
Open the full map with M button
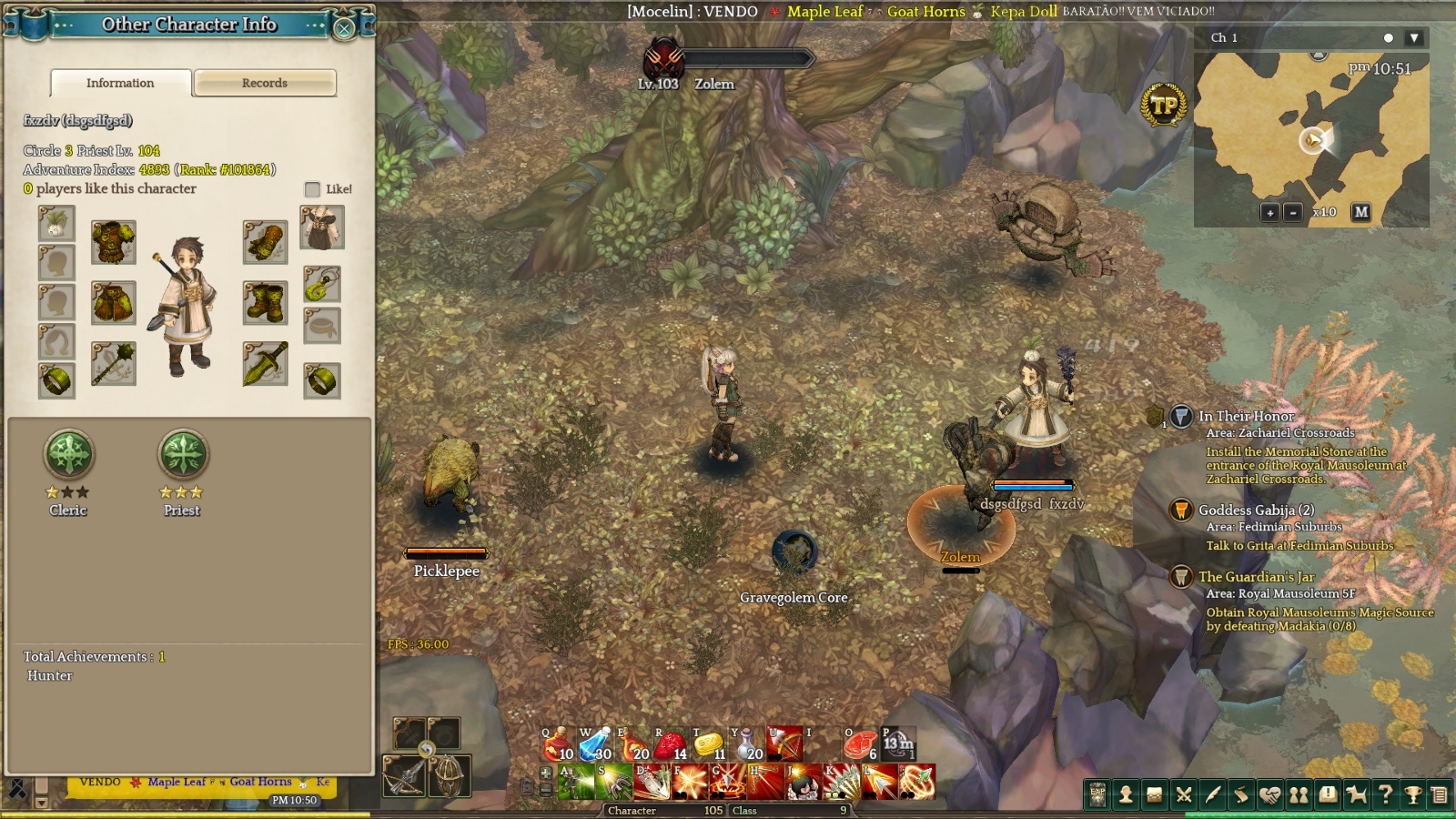(x=1361, y=212)
